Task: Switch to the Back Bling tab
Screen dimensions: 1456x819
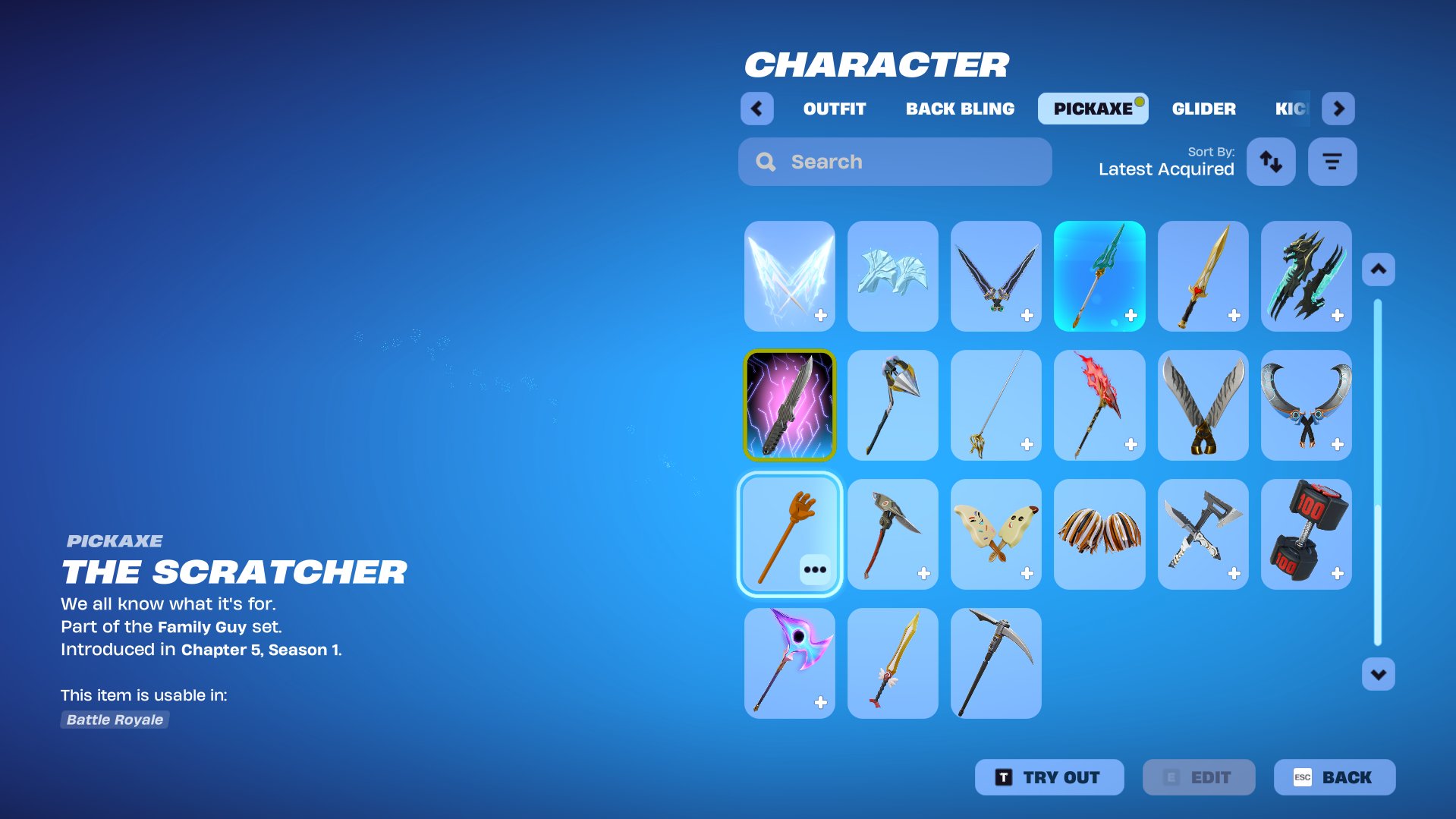Action: [959, 109]
